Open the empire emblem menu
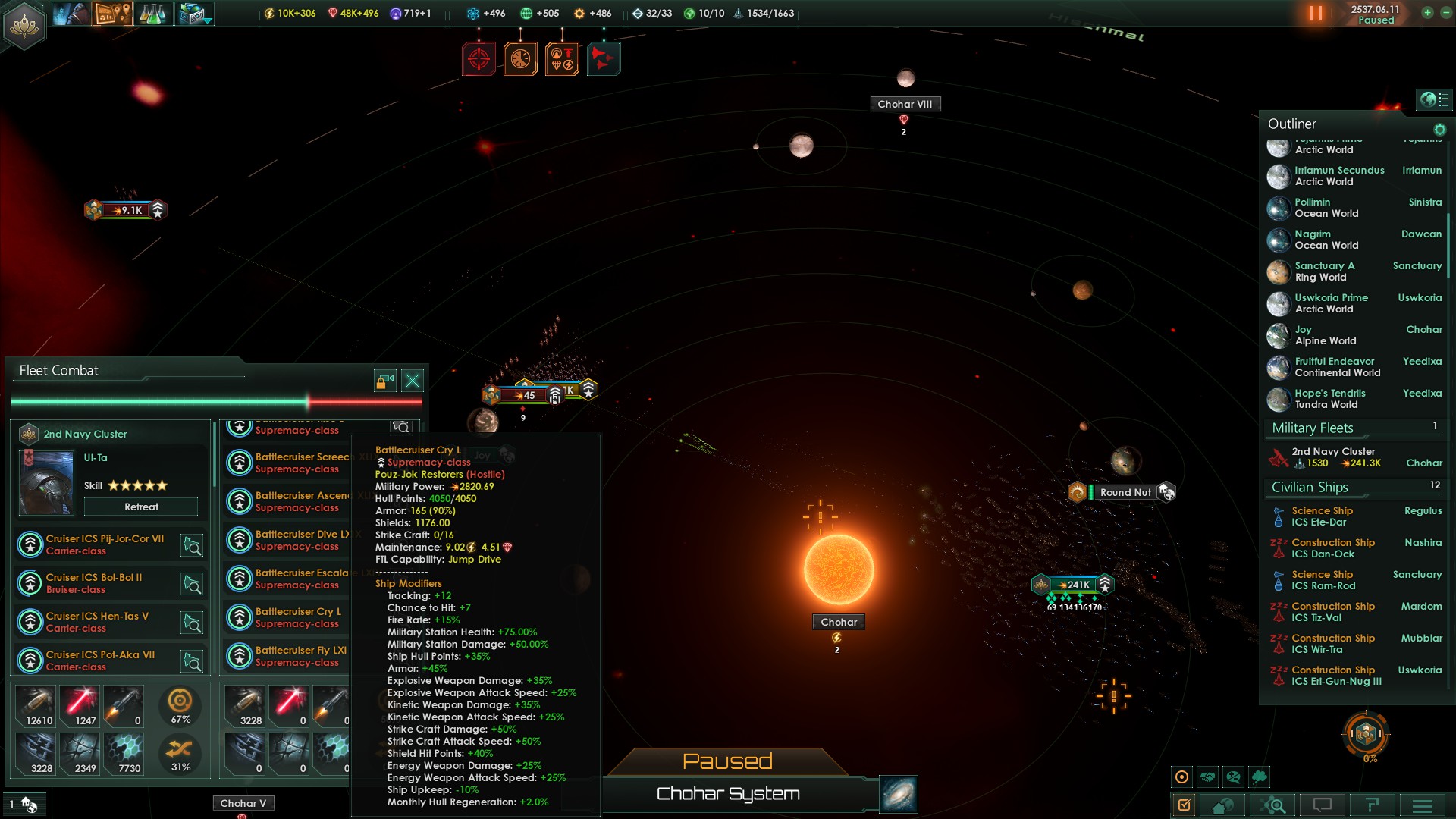The height and width of the screenshot is (819, 1456). [24, 24]
